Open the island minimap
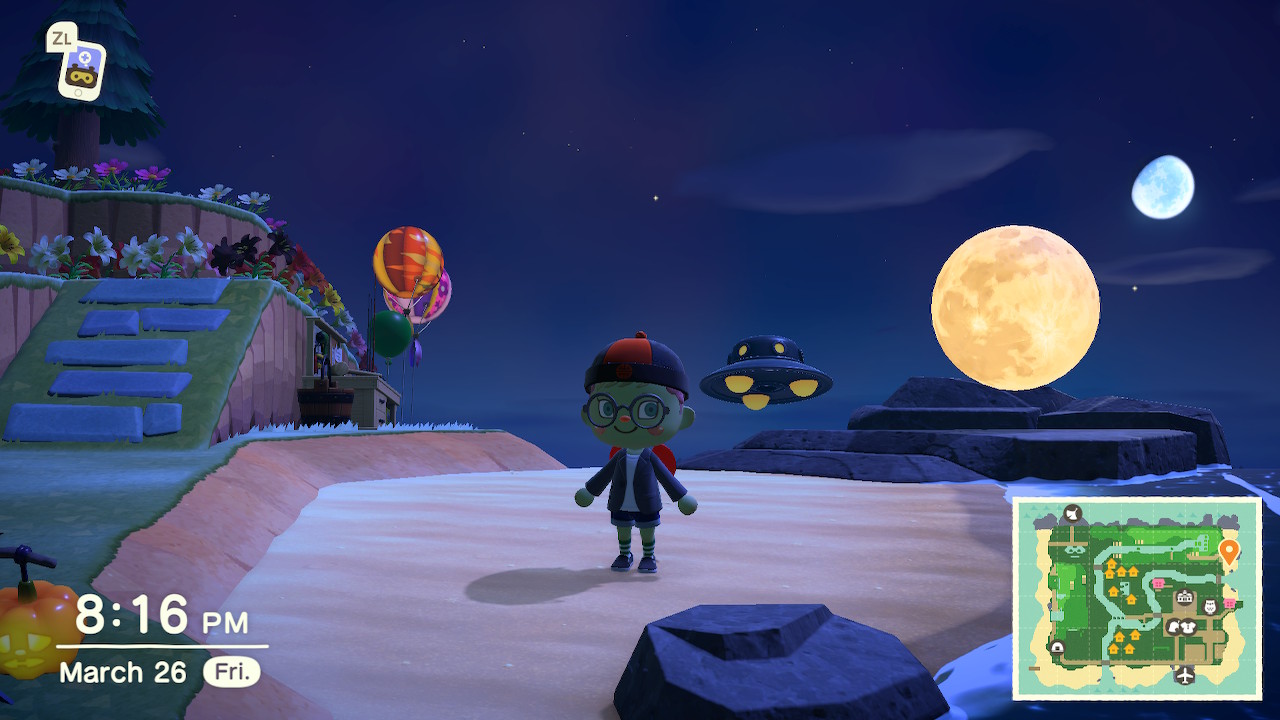 pos(1136,598)
